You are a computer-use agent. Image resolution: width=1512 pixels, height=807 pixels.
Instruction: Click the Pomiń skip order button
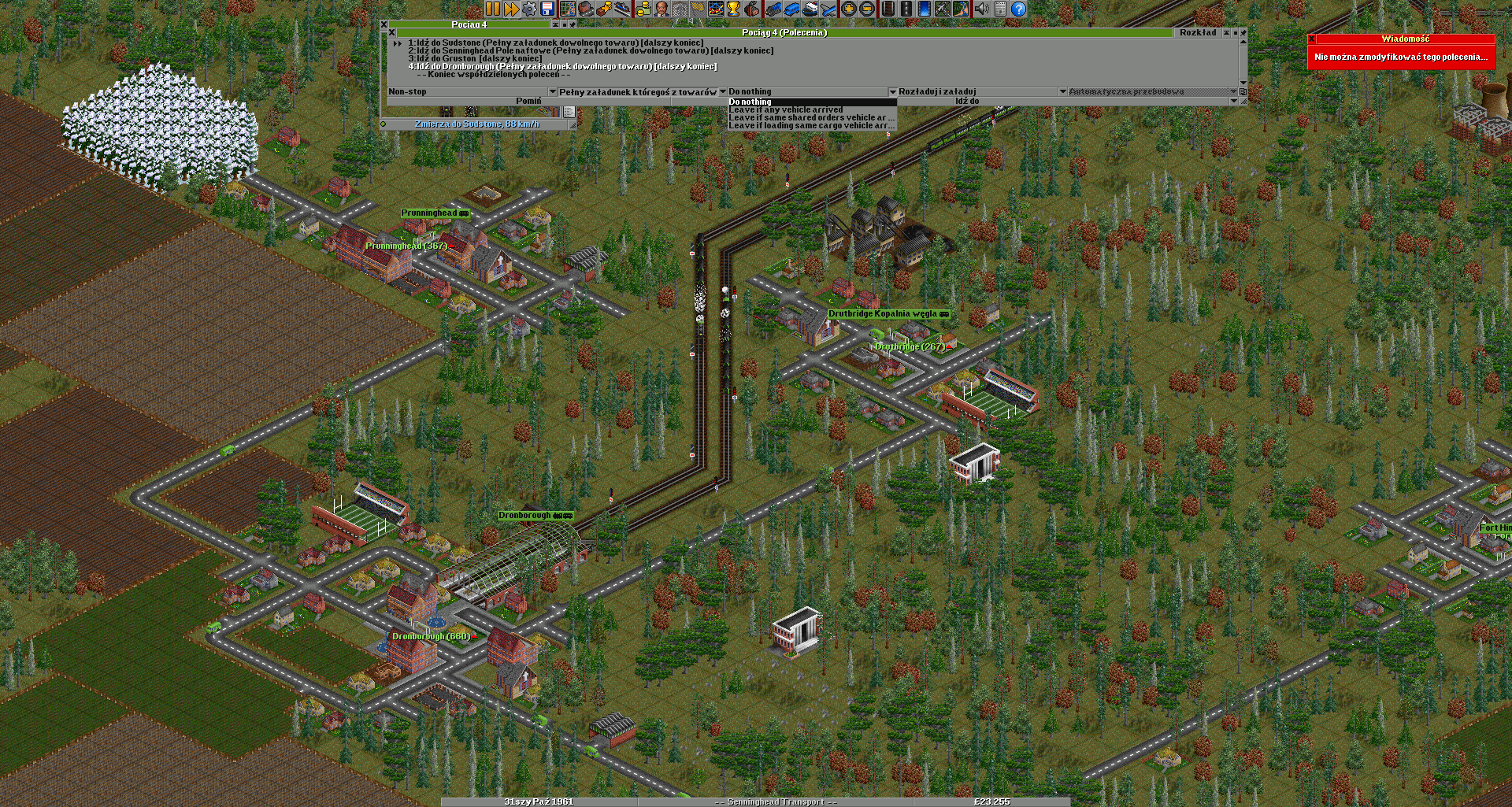point(528,102)
